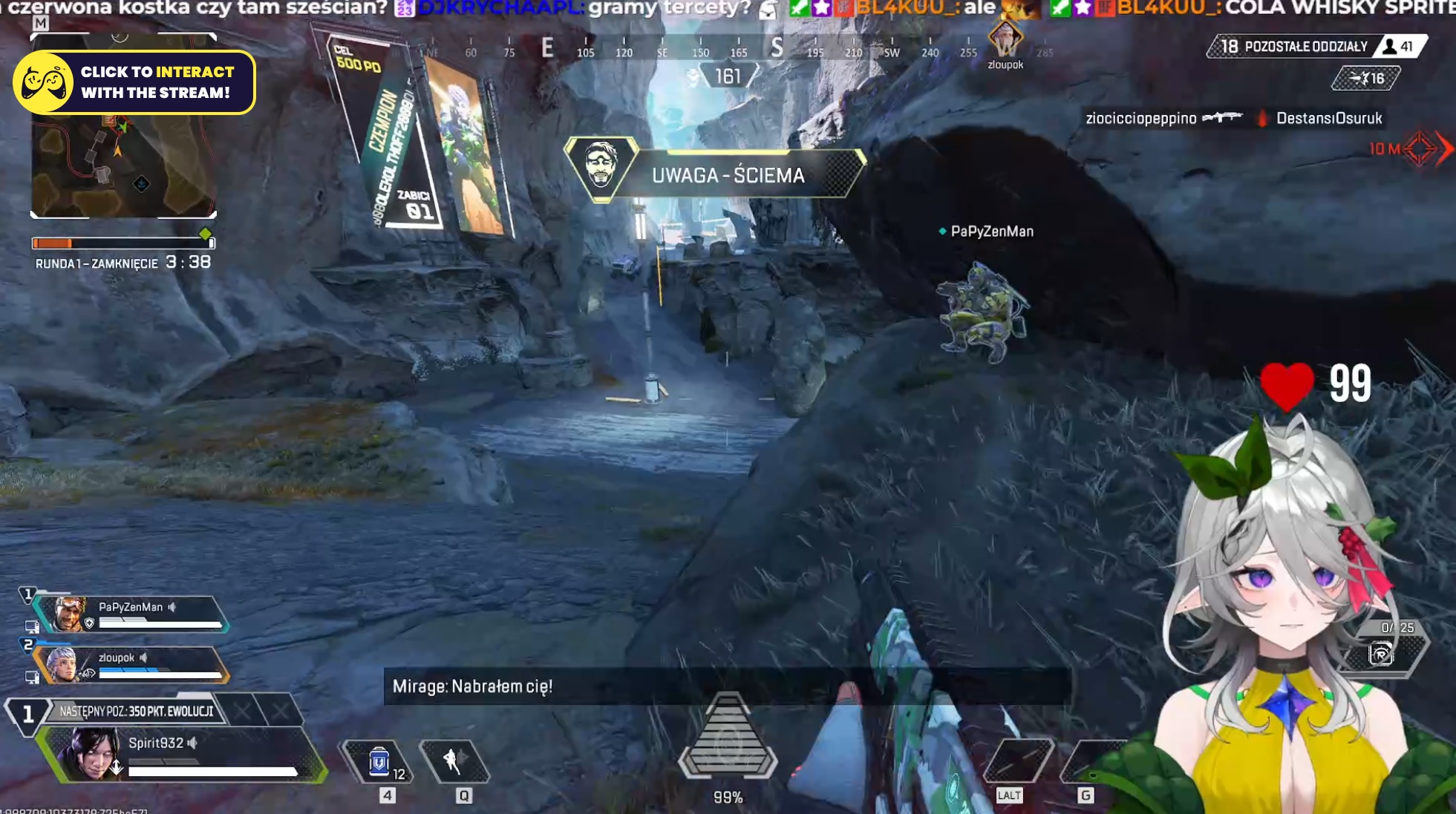
Task: Select teammate zloupok's squad row
Action: tap(131, 665)
